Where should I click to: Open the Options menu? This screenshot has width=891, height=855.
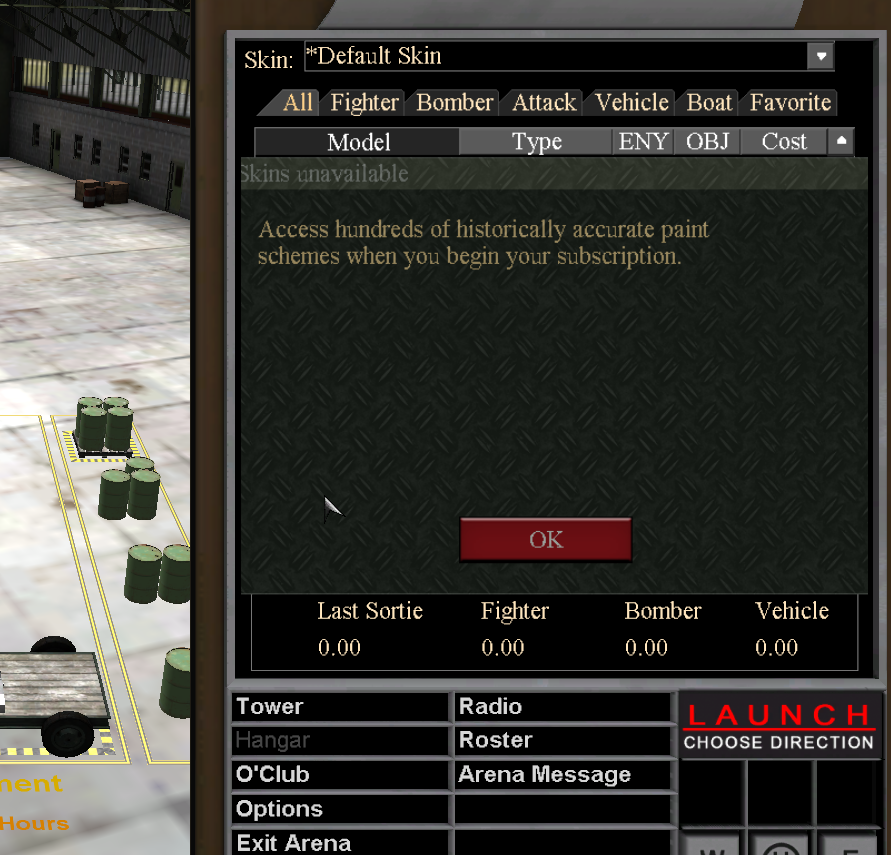point(340,809)
